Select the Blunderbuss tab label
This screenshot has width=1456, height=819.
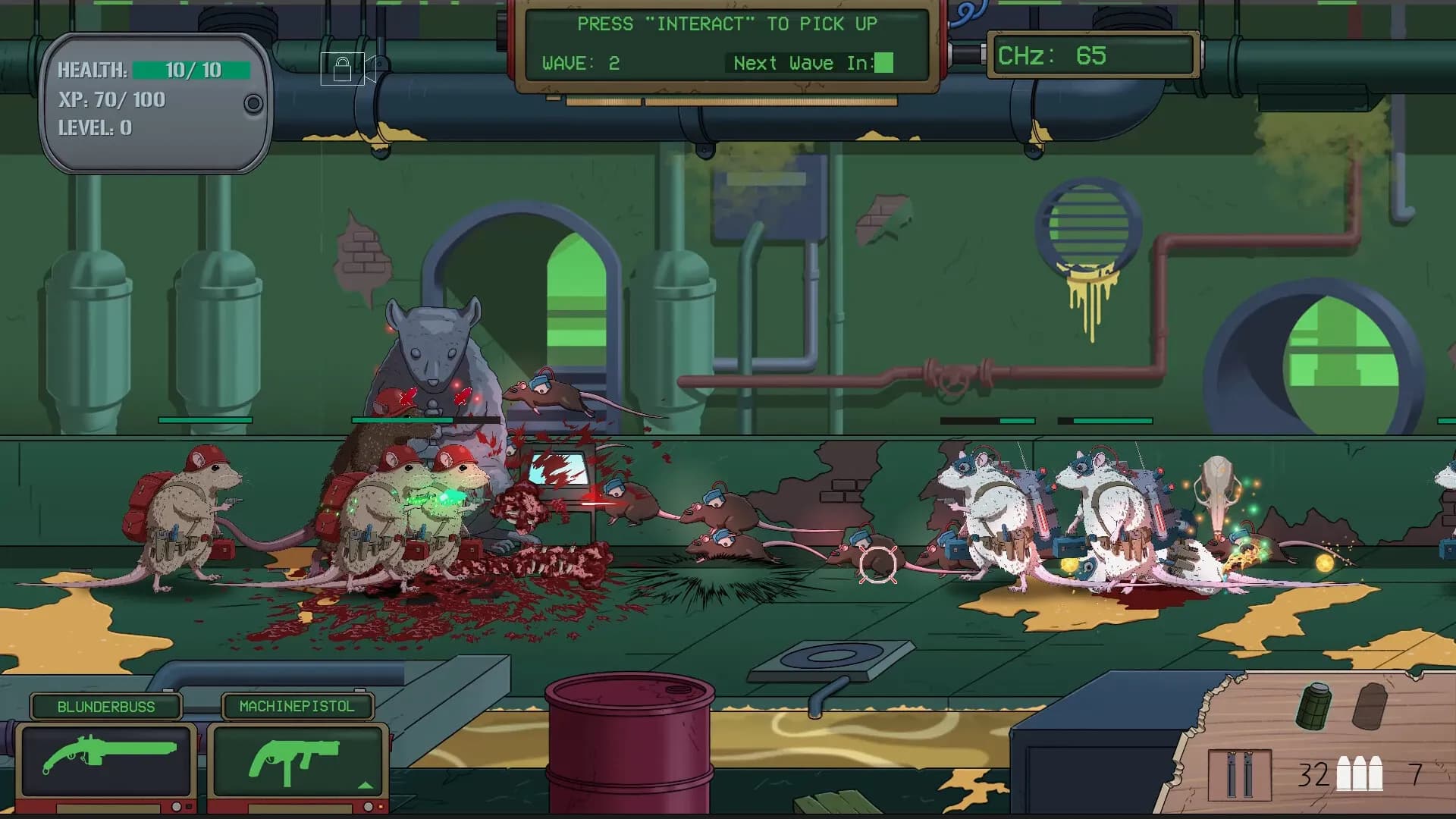105,707
